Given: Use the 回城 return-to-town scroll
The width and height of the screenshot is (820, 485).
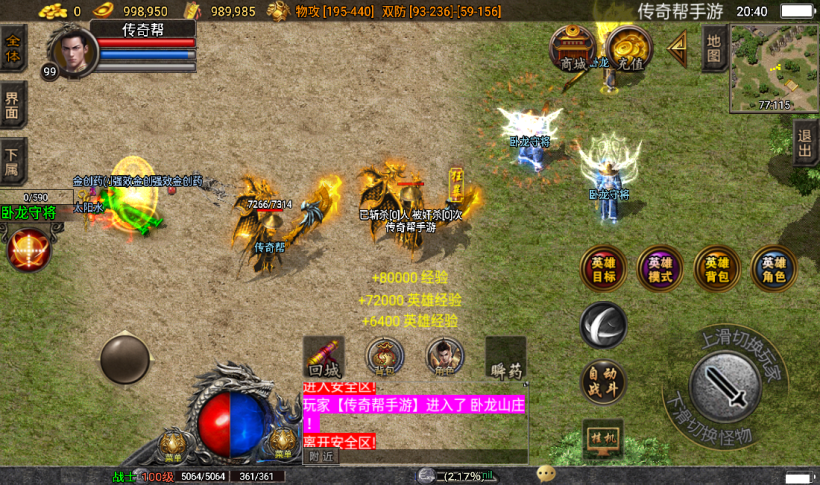Looking at the screenshot, I should coord(323,358).
